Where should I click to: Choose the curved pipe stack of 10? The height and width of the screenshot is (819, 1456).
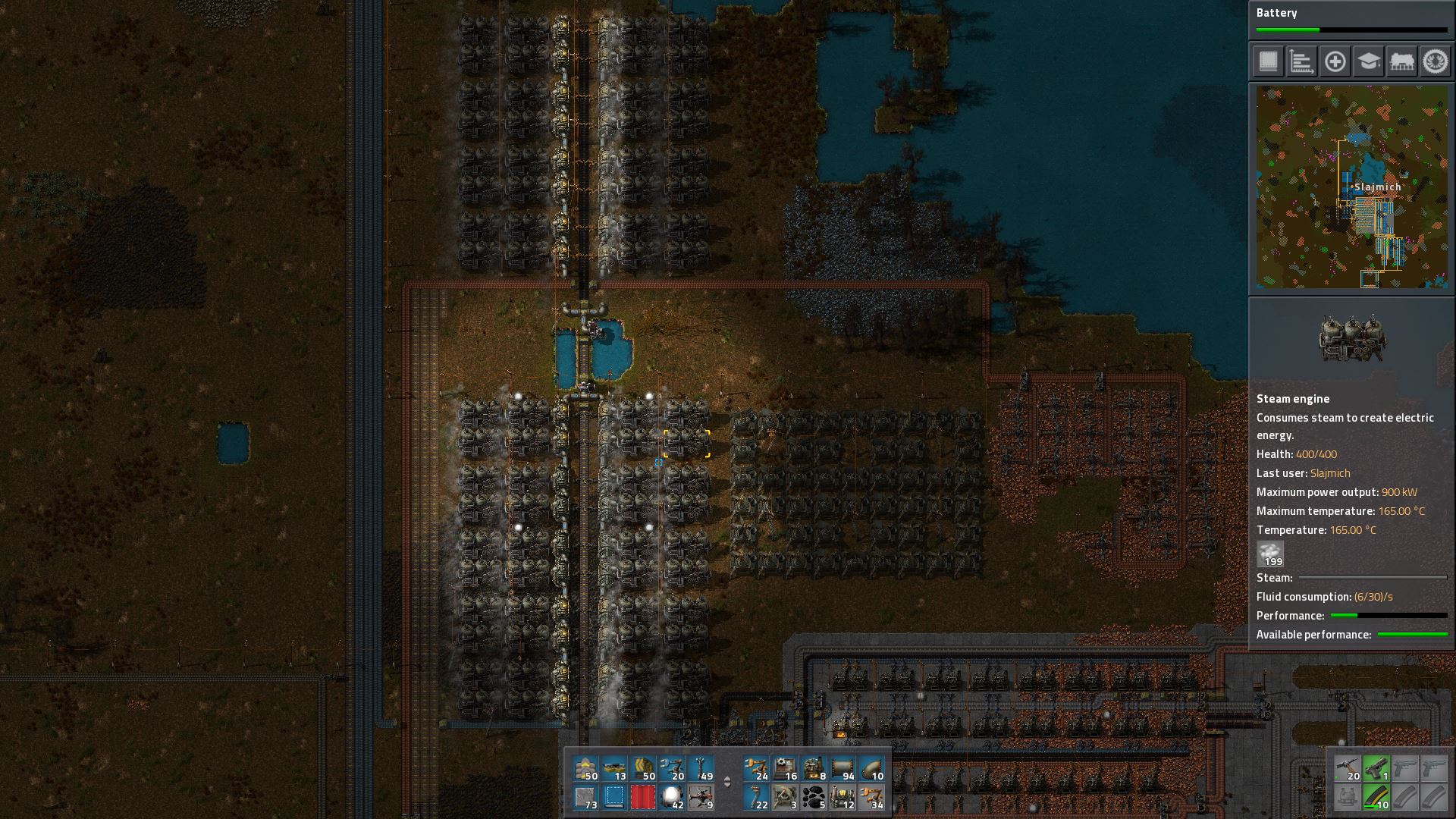click(871, 769)
